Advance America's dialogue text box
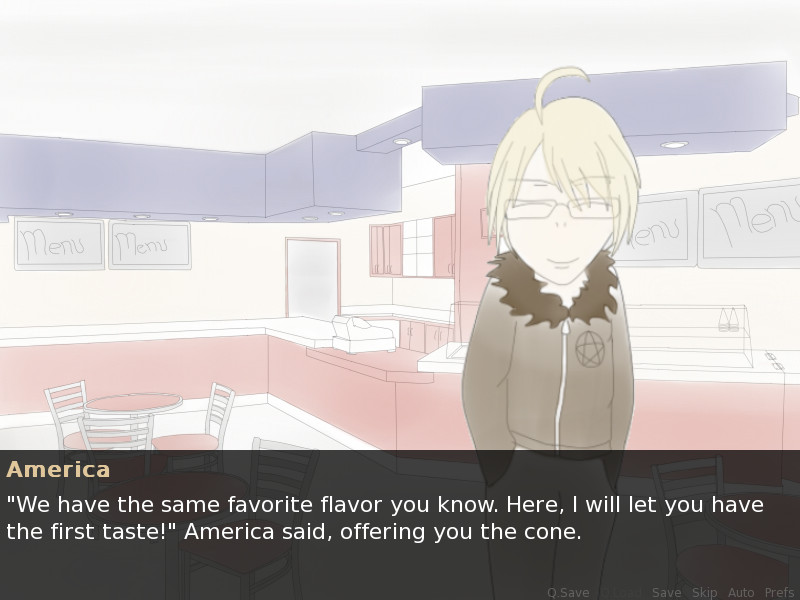The height and width of the screenshot is (600, 800). [x=400, y=518]
